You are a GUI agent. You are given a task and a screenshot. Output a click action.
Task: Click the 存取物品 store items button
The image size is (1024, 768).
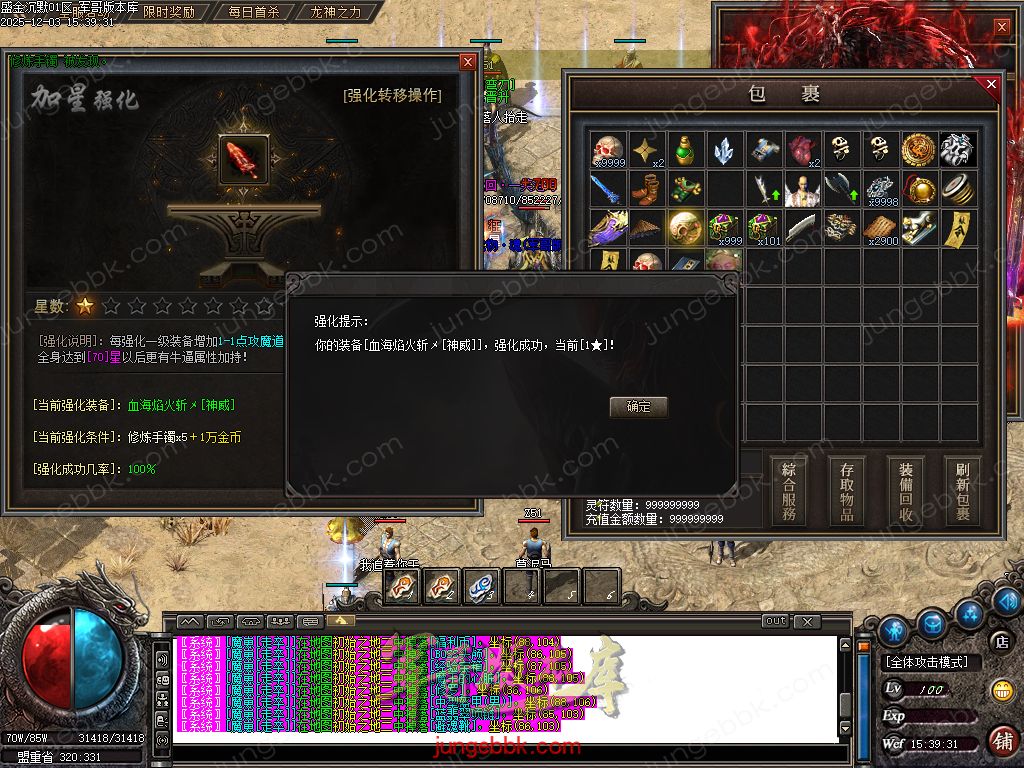[x=847, y=491]
